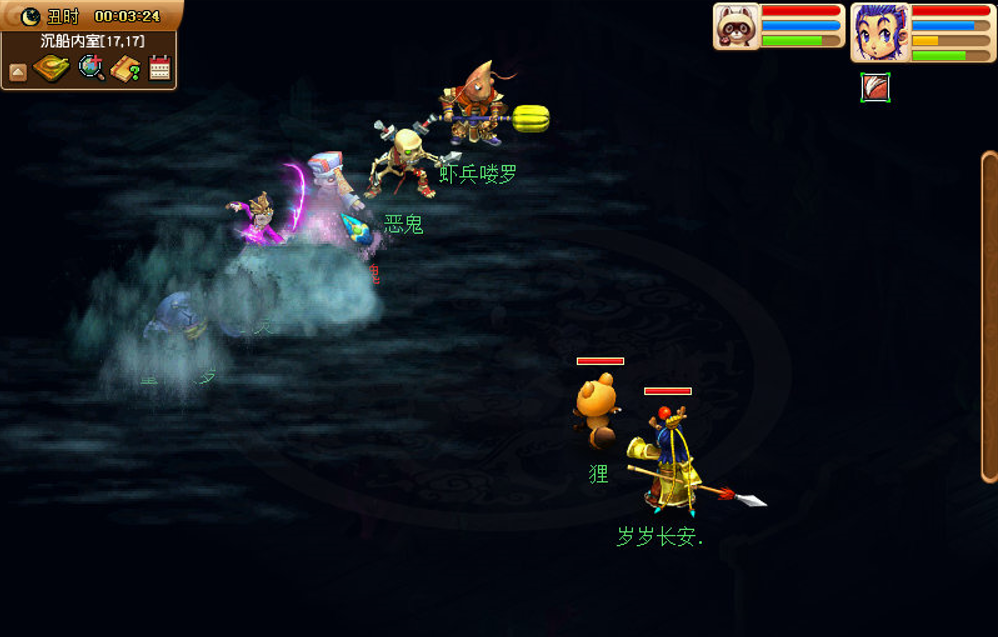Click the raccoon pet portrait
Viewport: 998px width, 637px height.
coord(736,26)
